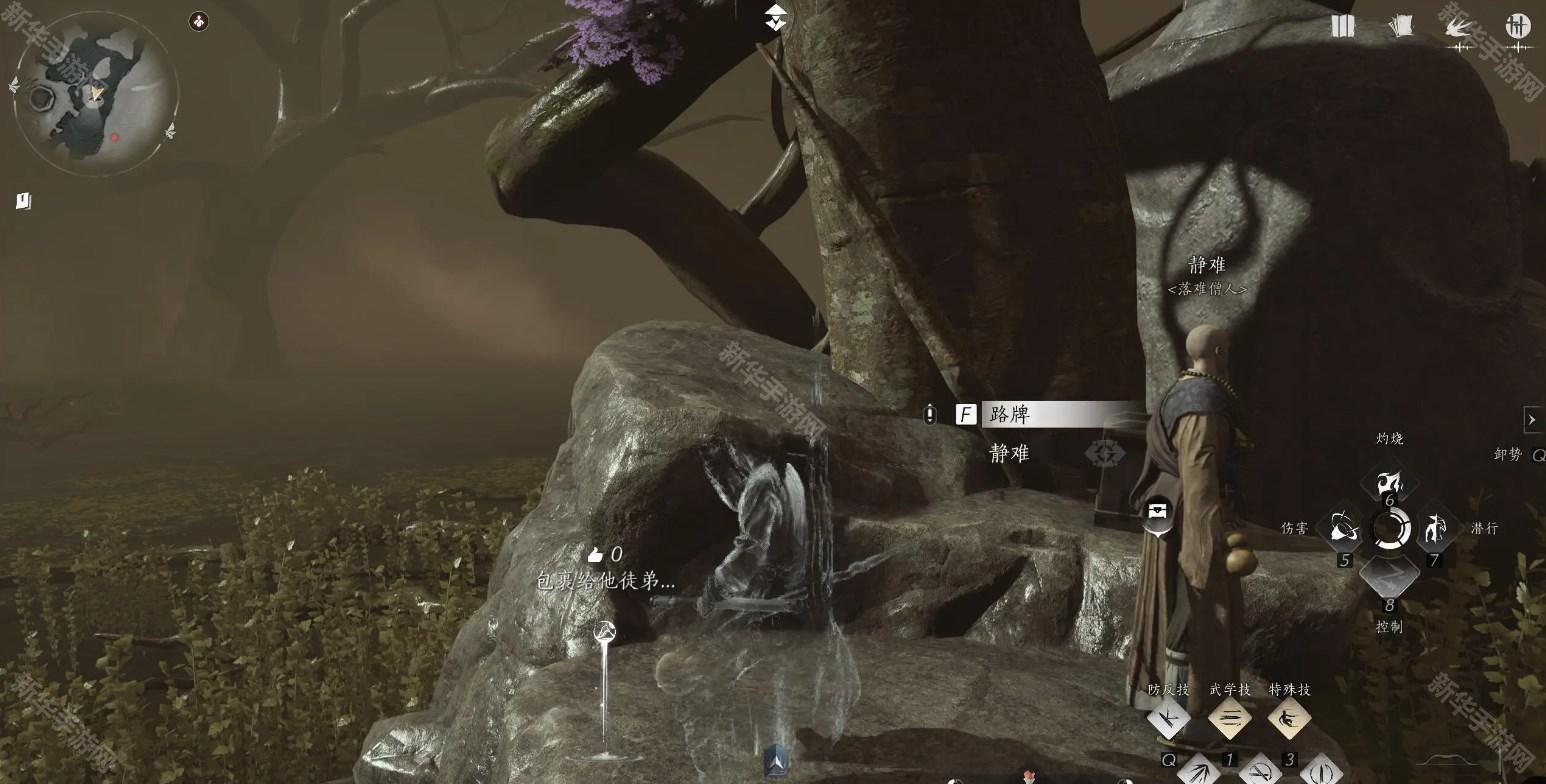This screenshot has width=1546, height=784.
Task: Click the chest marker icon near the monk
Action: 1158,512
